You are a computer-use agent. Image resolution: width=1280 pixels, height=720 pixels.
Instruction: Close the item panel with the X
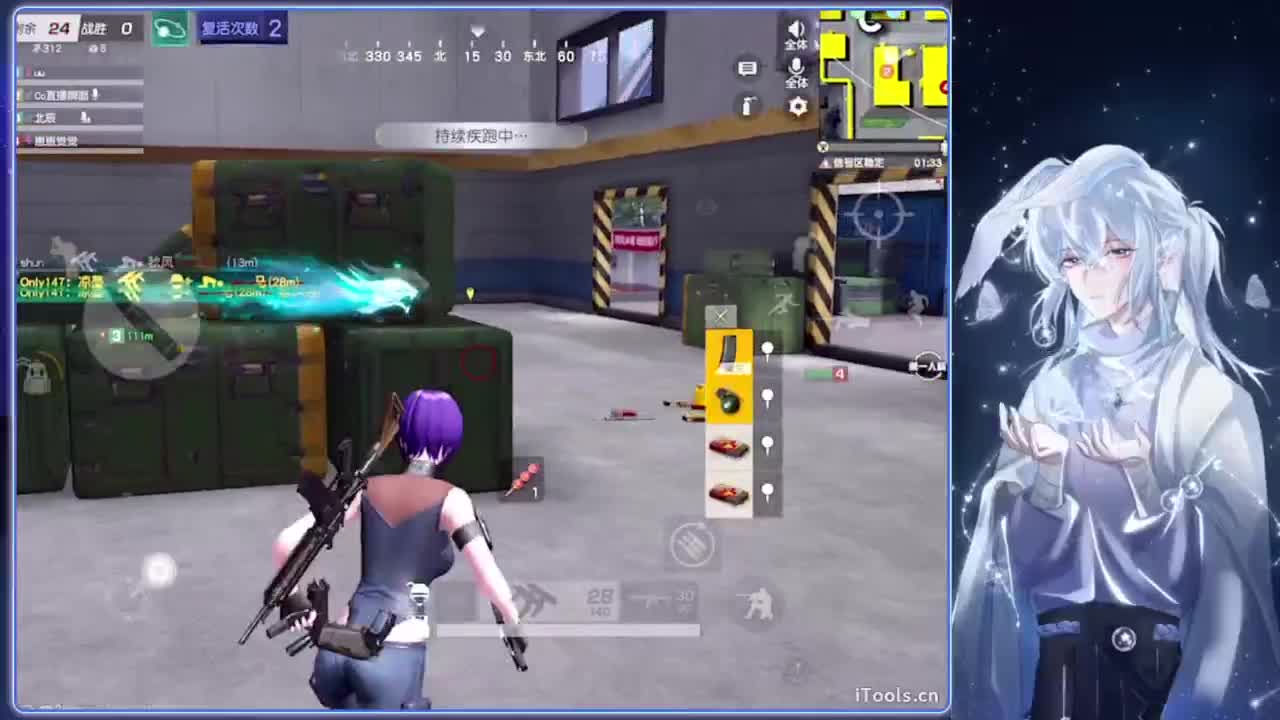pyautogui.click(x=721, y=316)
